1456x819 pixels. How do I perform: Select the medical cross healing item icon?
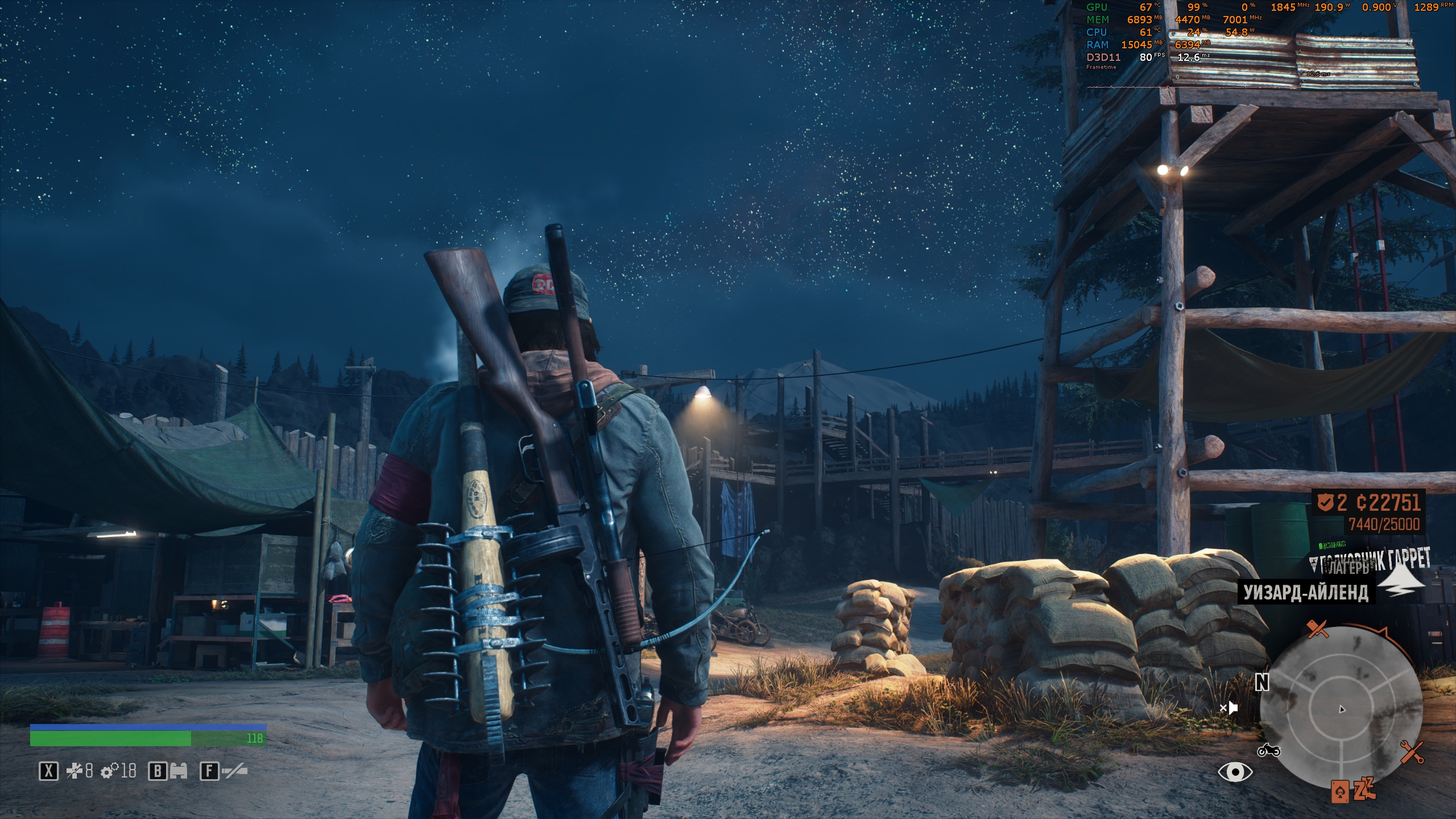(75, 771)
